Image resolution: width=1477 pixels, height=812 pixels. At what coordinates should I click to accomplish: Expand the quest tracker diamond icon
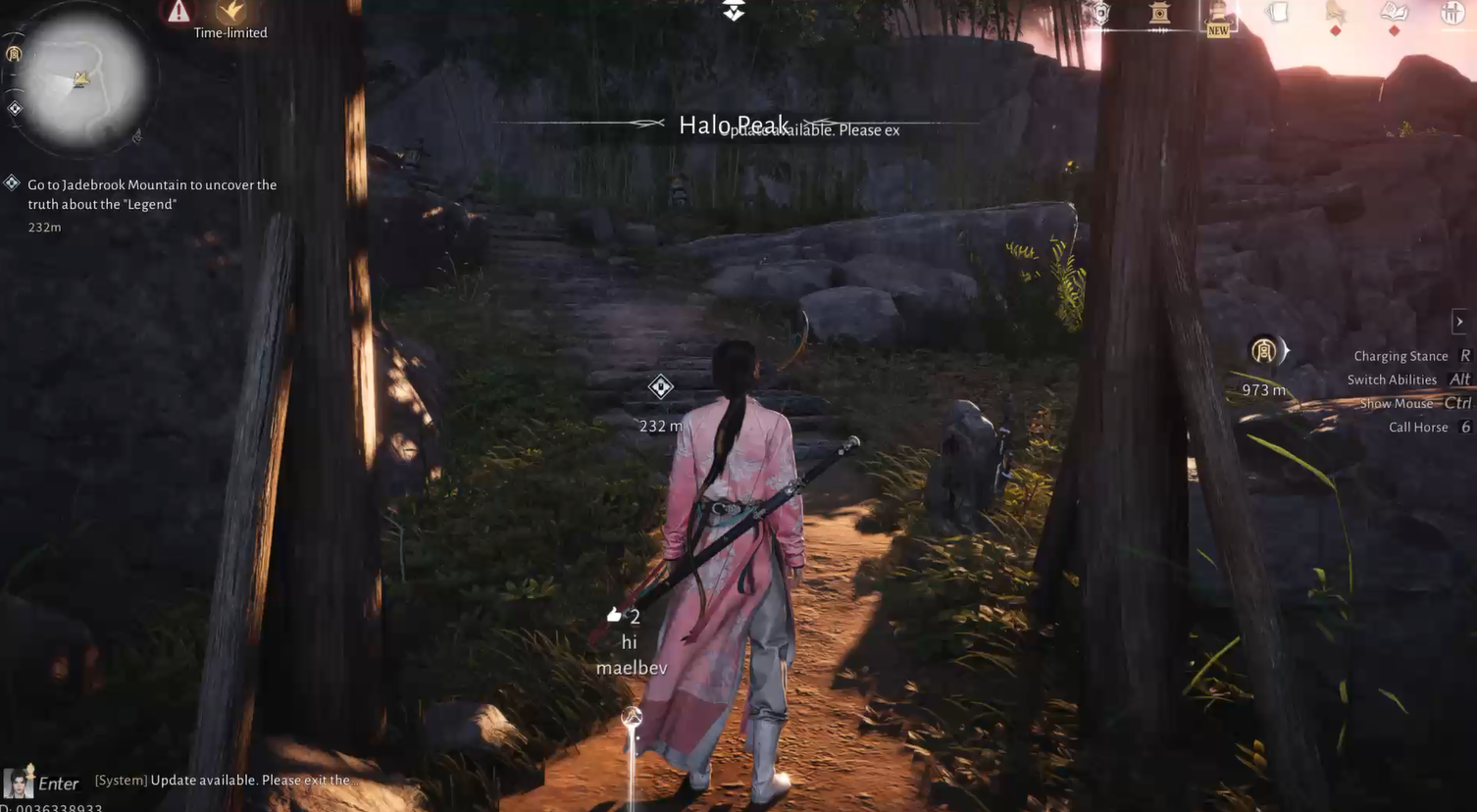point(13,181)
